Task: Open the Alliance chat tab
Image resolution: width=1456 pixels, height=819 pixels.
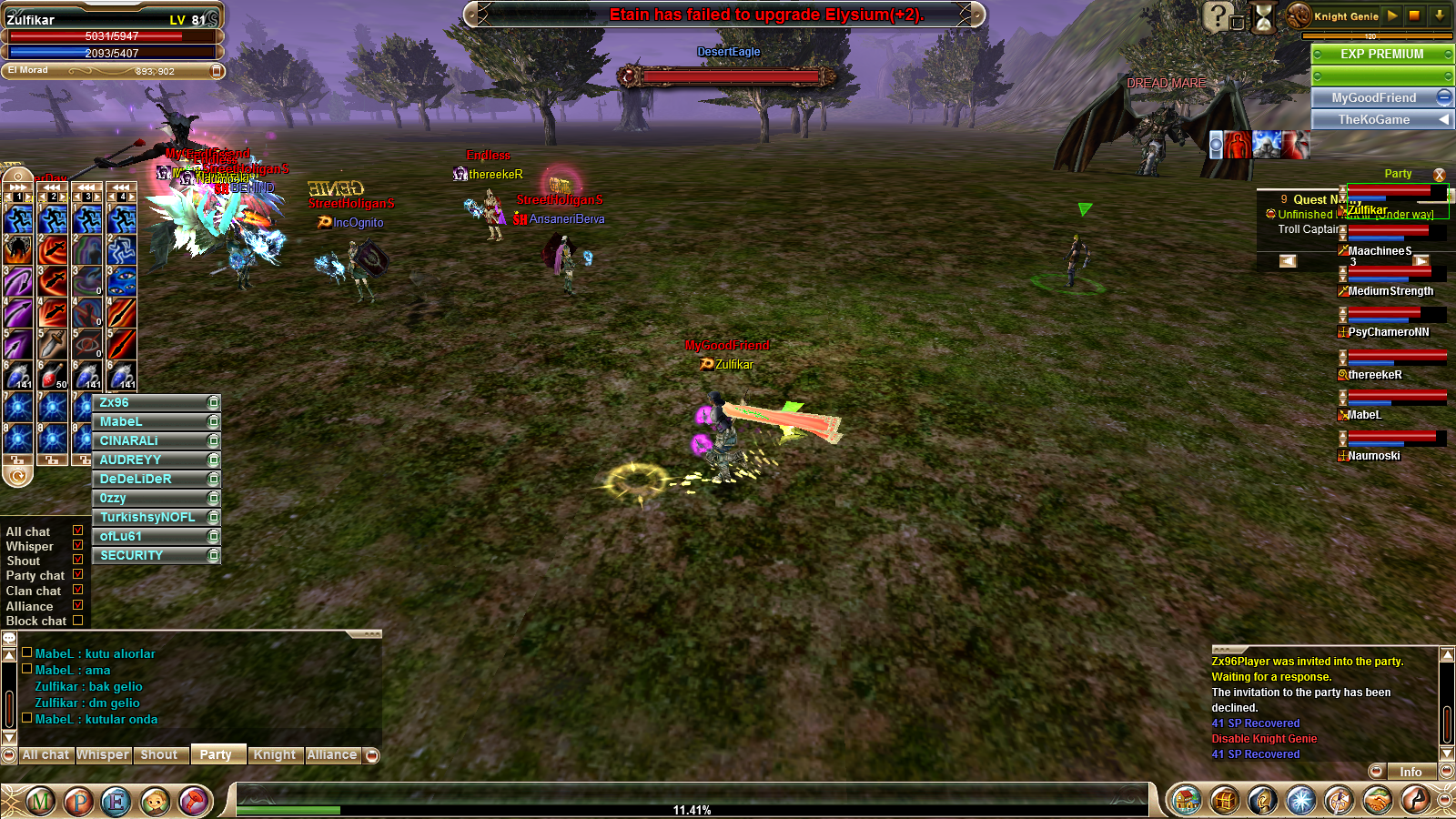Action: [x=331, y=754]
